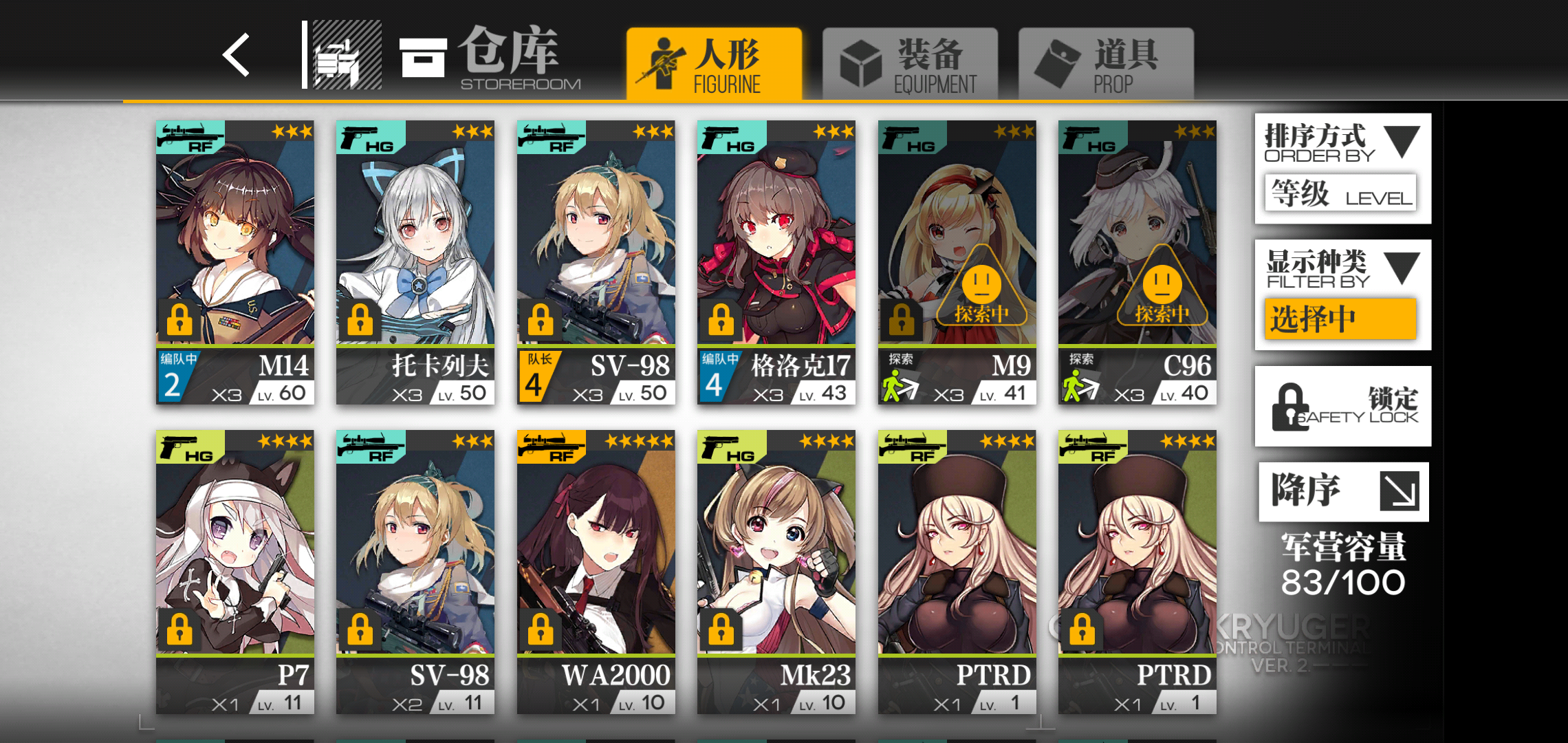
Task: Click the back arrow to leave storeroom
Action: click(234, 56)
